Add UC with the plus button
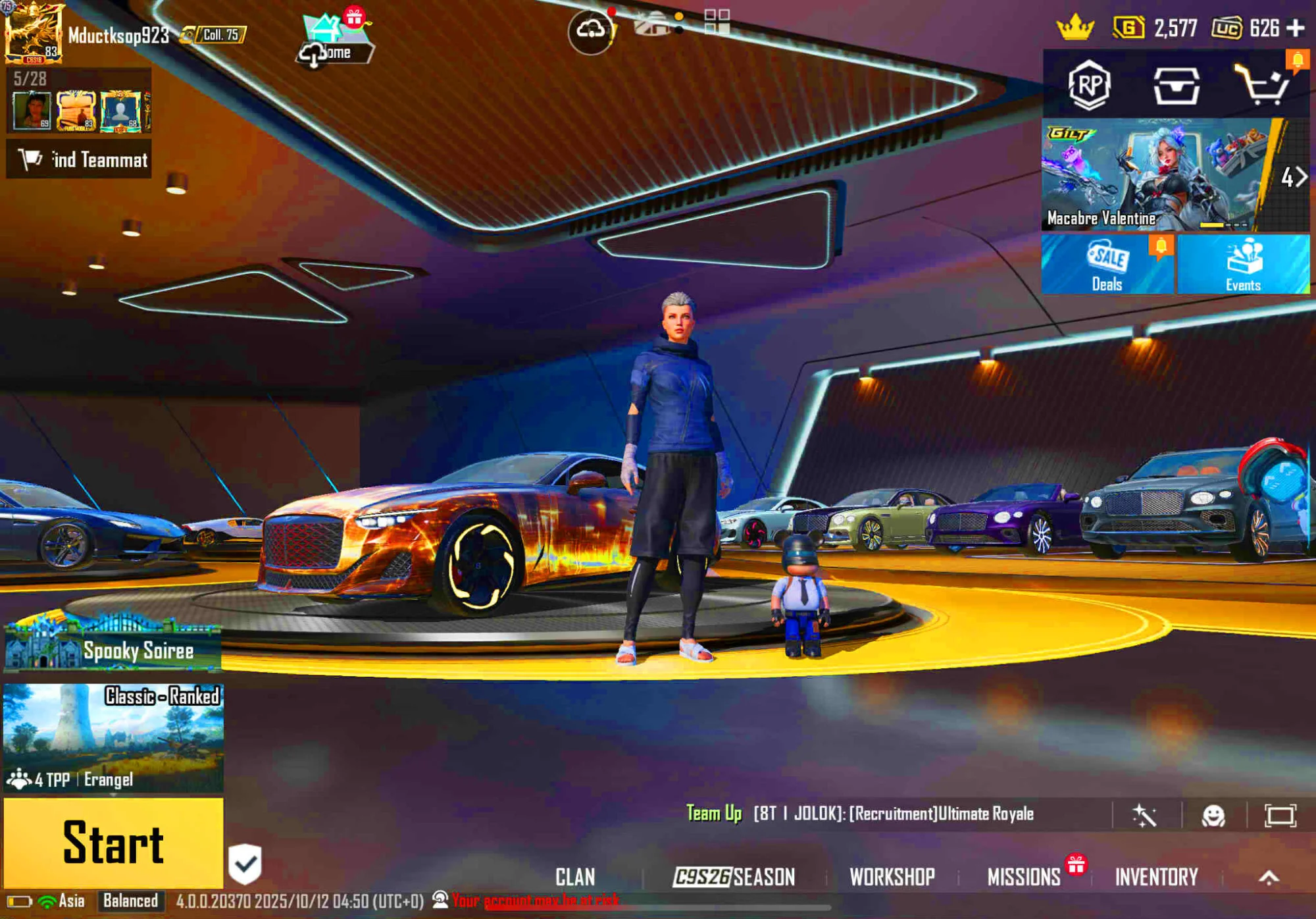The width and height of the screenshot is (1316, 919). [x=1296, y=28]
